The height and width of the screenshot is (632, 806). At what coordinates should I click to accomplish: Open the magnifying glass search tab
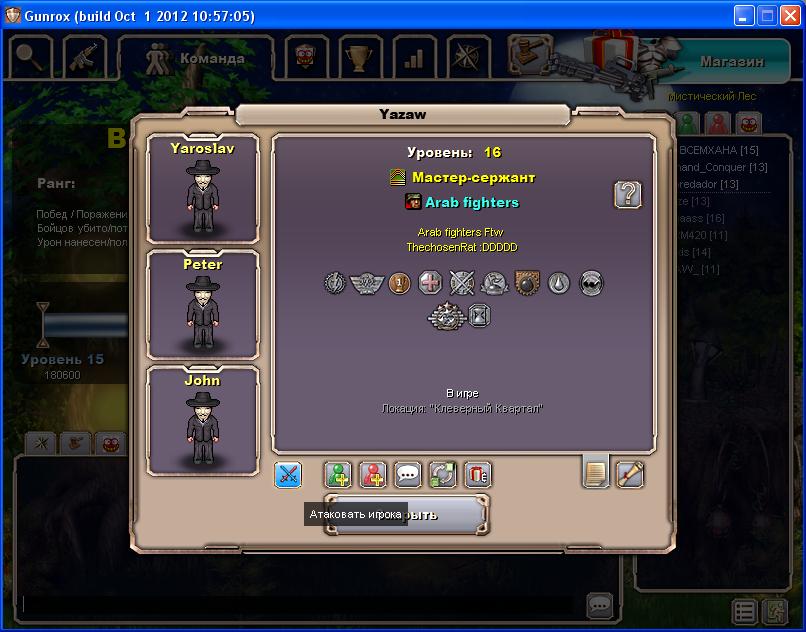pyautogui.click(x=31, y=57)
